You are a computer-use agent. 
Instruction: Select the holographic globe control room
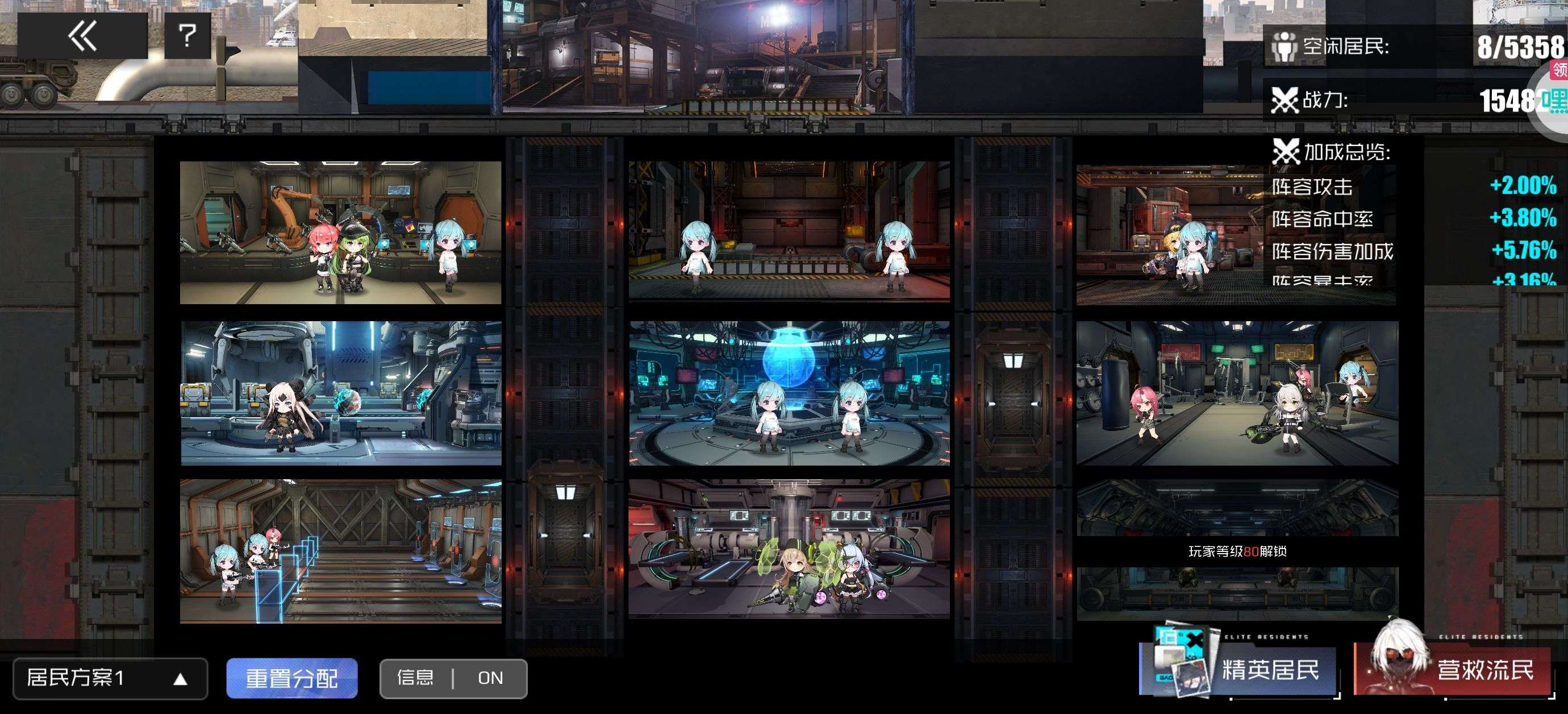point(789,393)
